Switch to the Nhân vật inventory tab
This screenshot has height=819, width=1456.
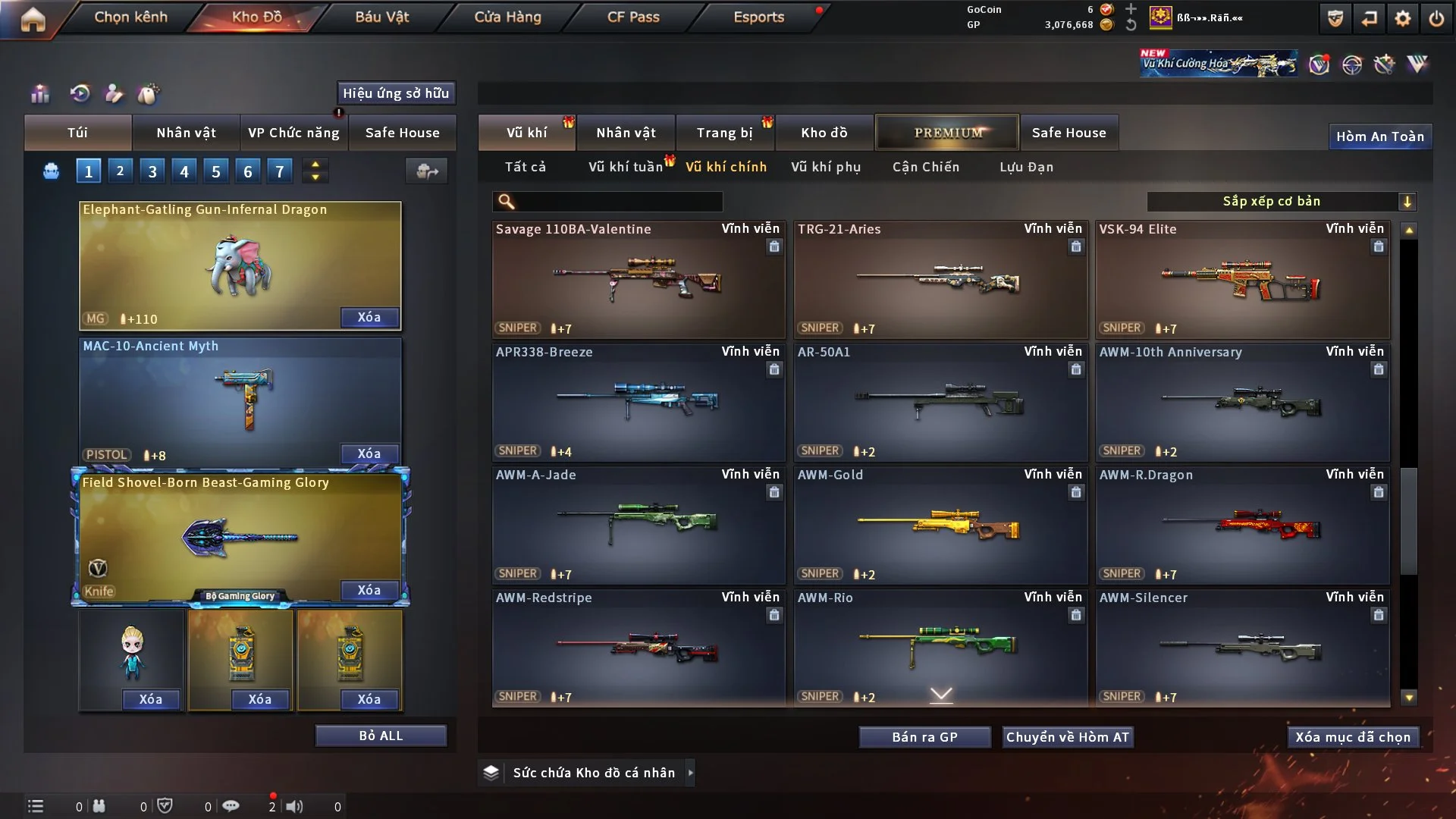[x=626, y=133]
